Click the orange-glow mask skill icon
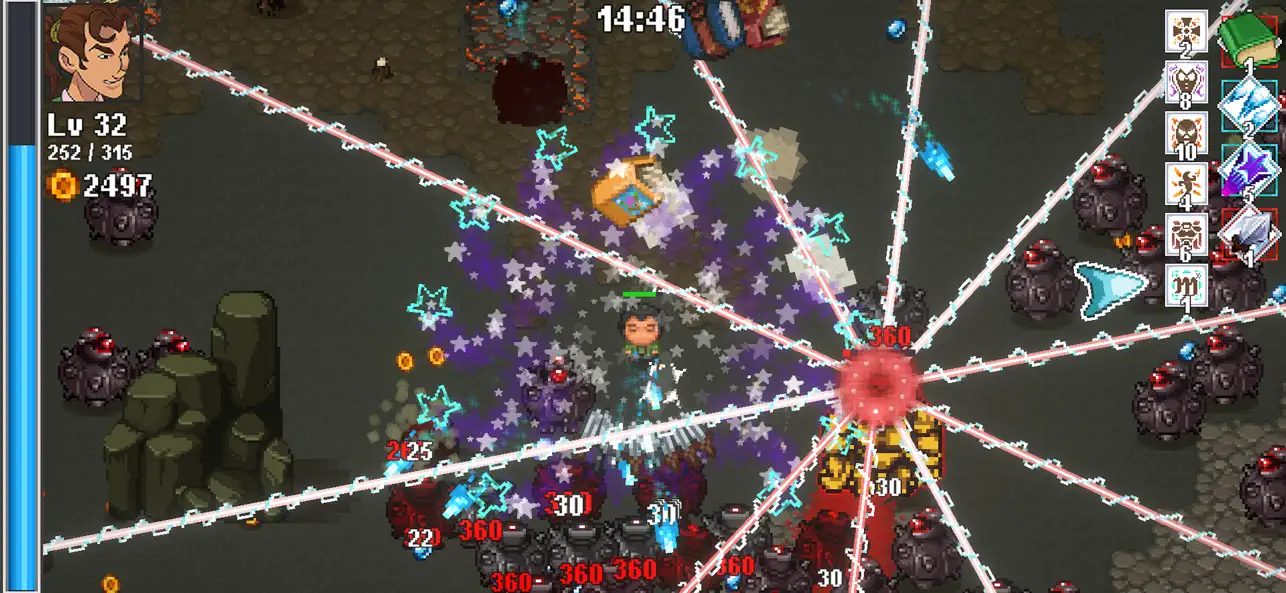The width and height of the screenshot is (1286, 593). tap(1186, 133)
